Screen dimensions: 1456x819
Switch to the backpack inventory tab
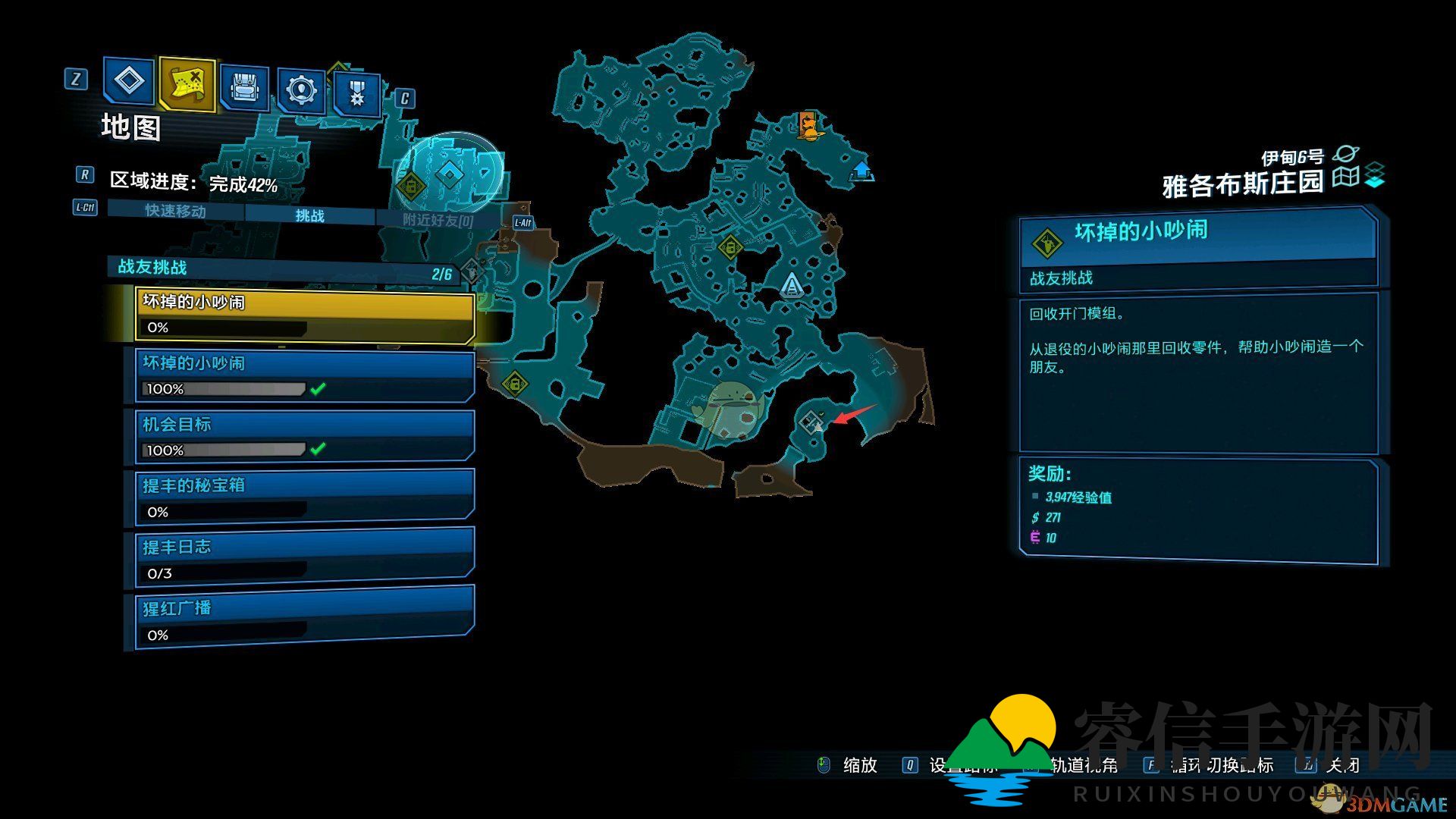(243, 86)
